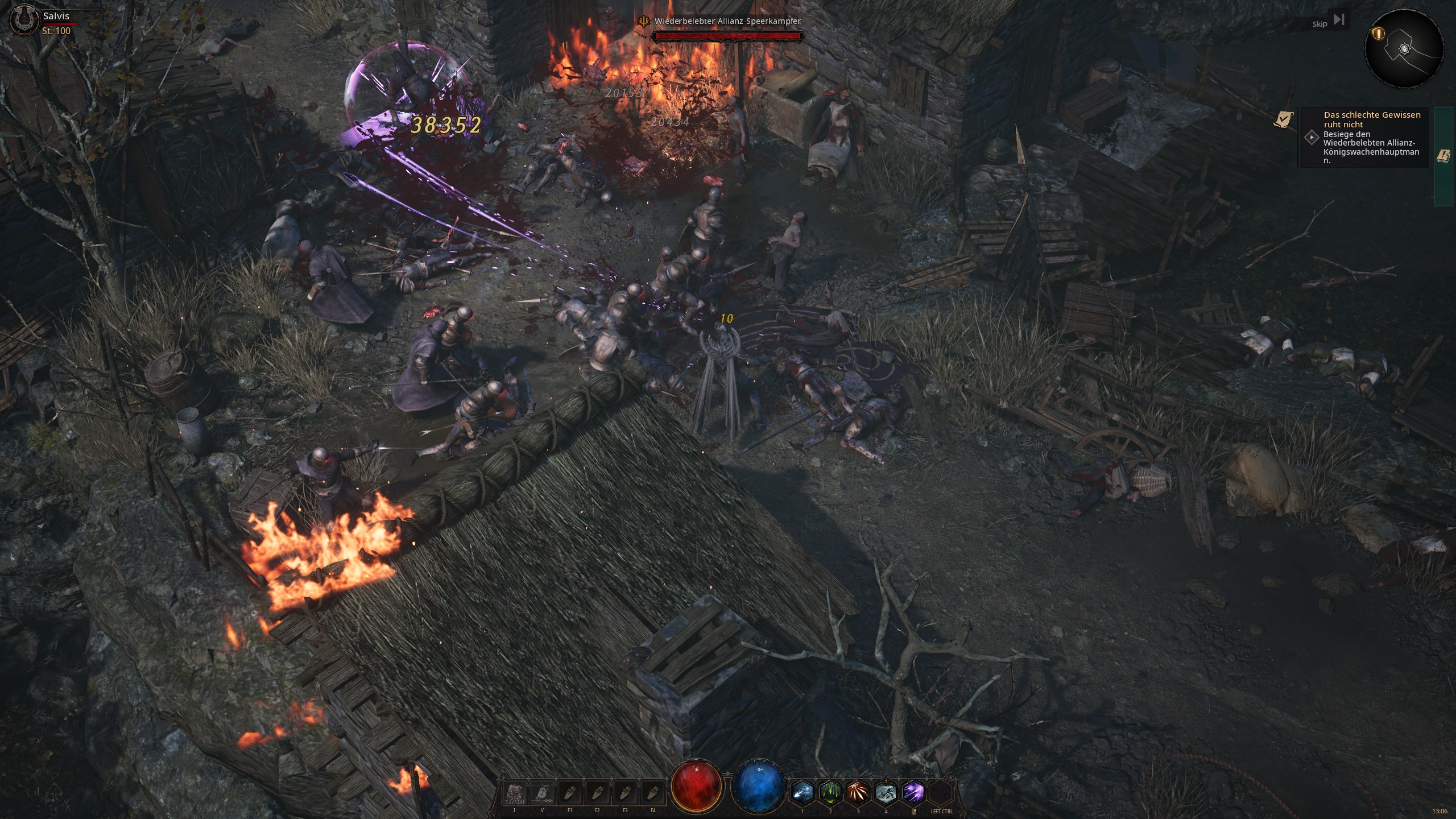Open the quest scroll icon with checkmark
The height and width of the screenshot is (819, 1456).
(1283, 119)
